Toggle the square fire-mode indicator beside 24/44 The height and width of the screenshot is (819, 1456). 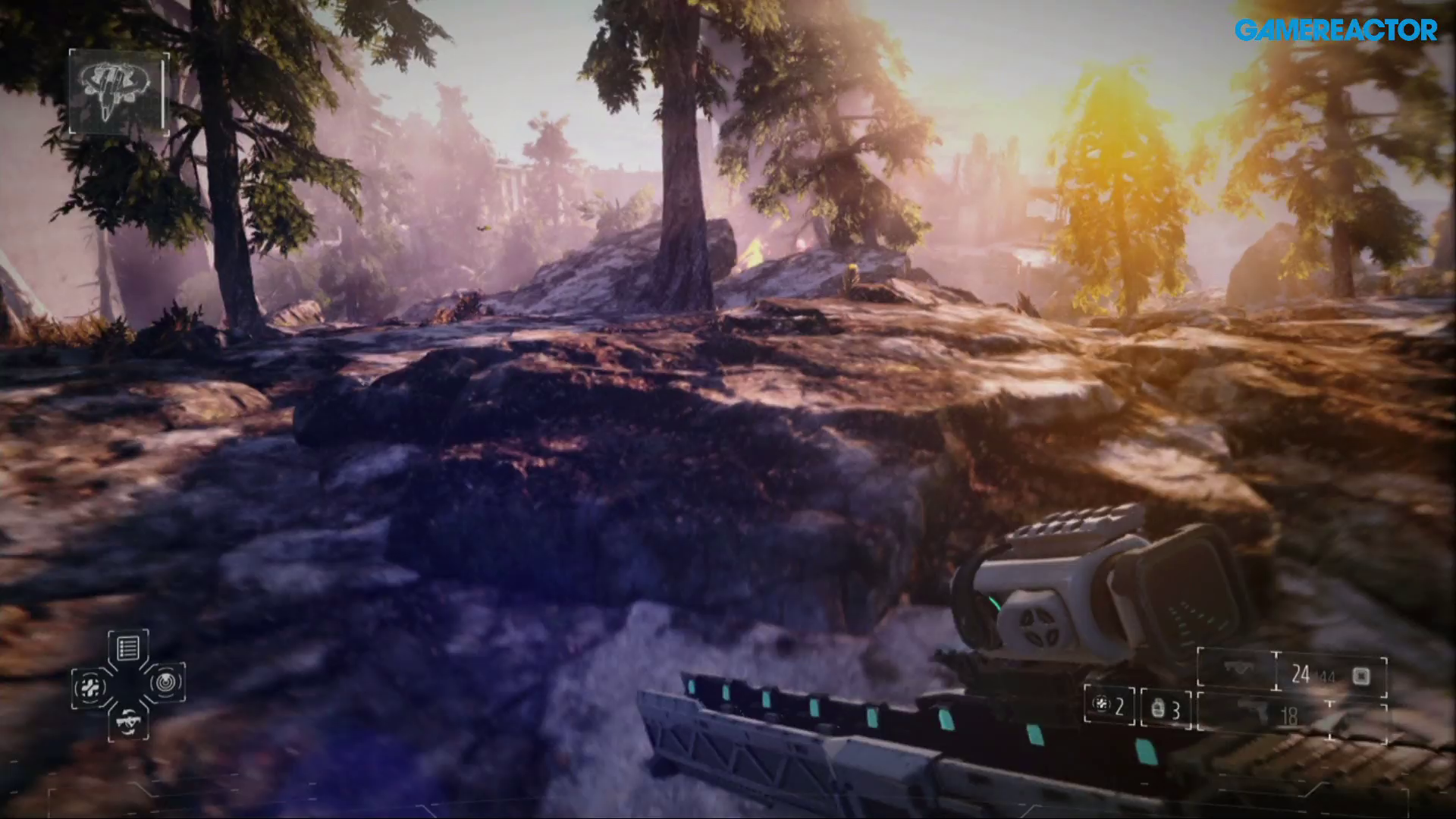pos(1360,675)
